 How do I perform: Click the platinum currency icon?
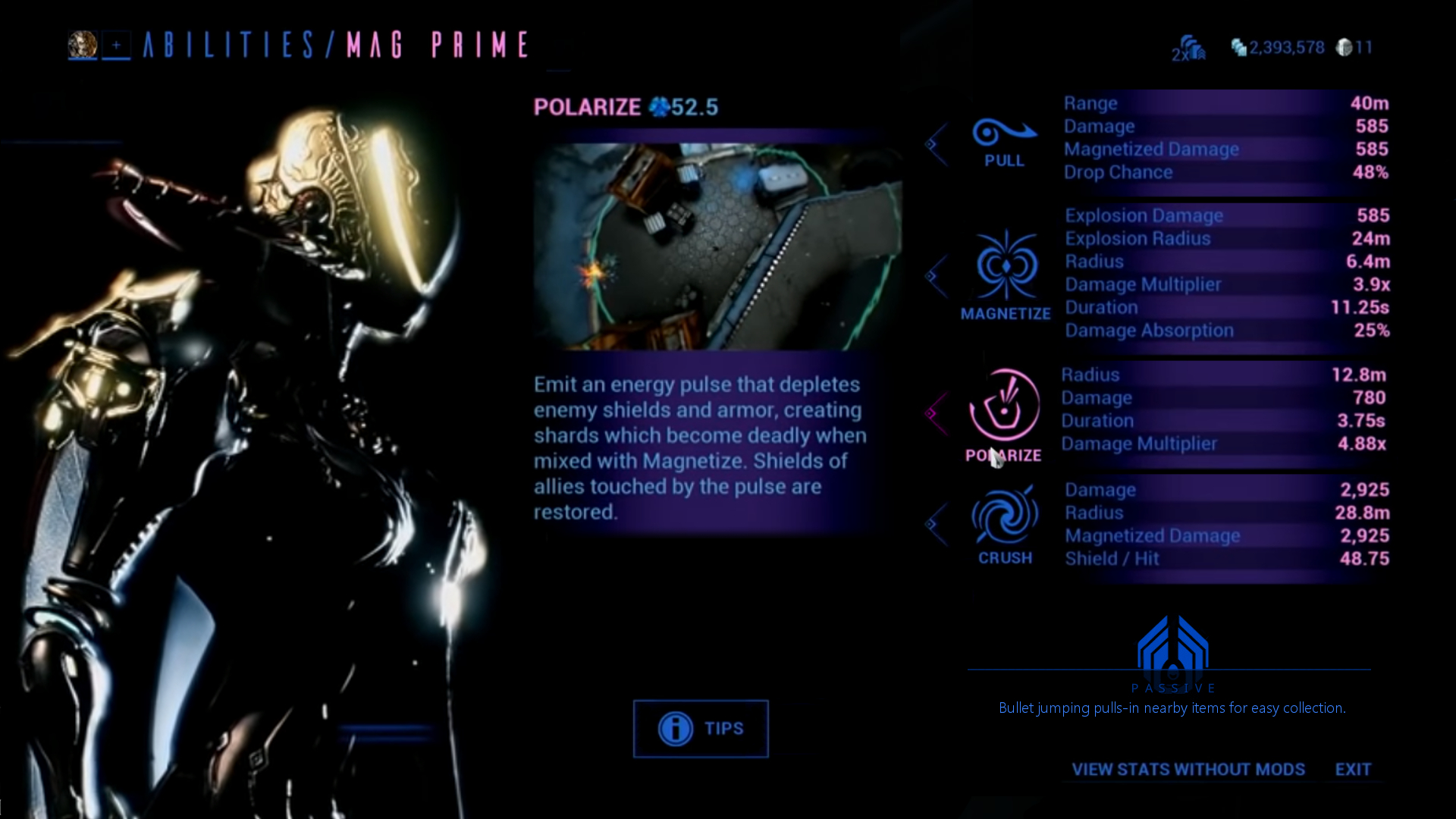click(x=1345, y=47)
